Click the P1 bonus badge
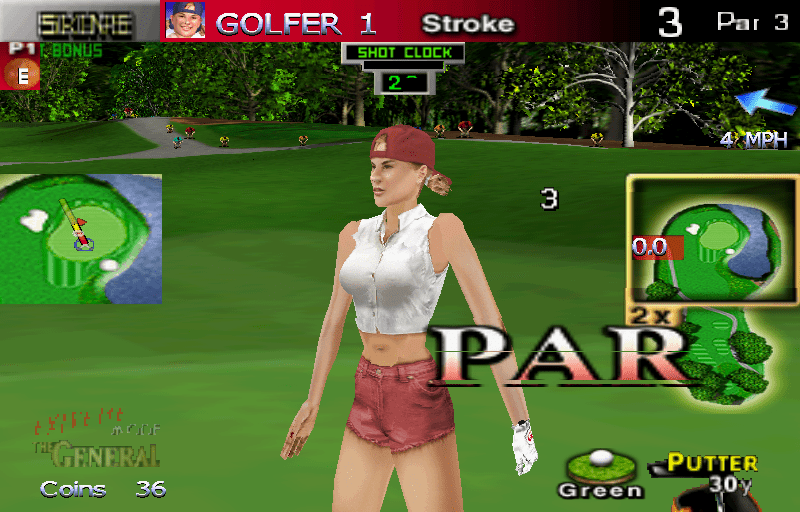The width and height of the screenshot is (800, 512). point(19,67)
